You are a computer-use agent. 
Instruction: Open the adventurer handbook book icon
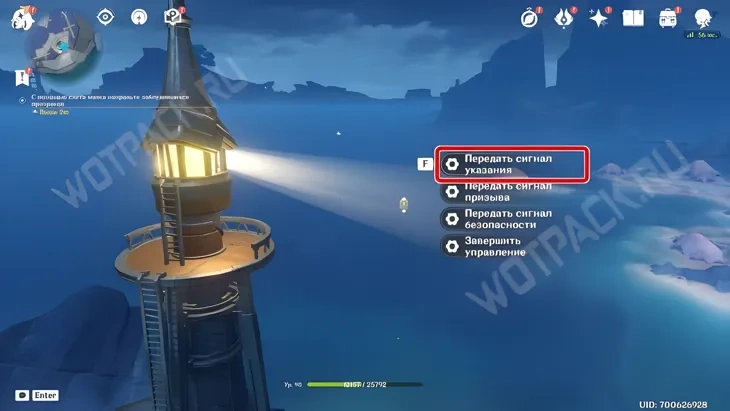pos(633,17)
